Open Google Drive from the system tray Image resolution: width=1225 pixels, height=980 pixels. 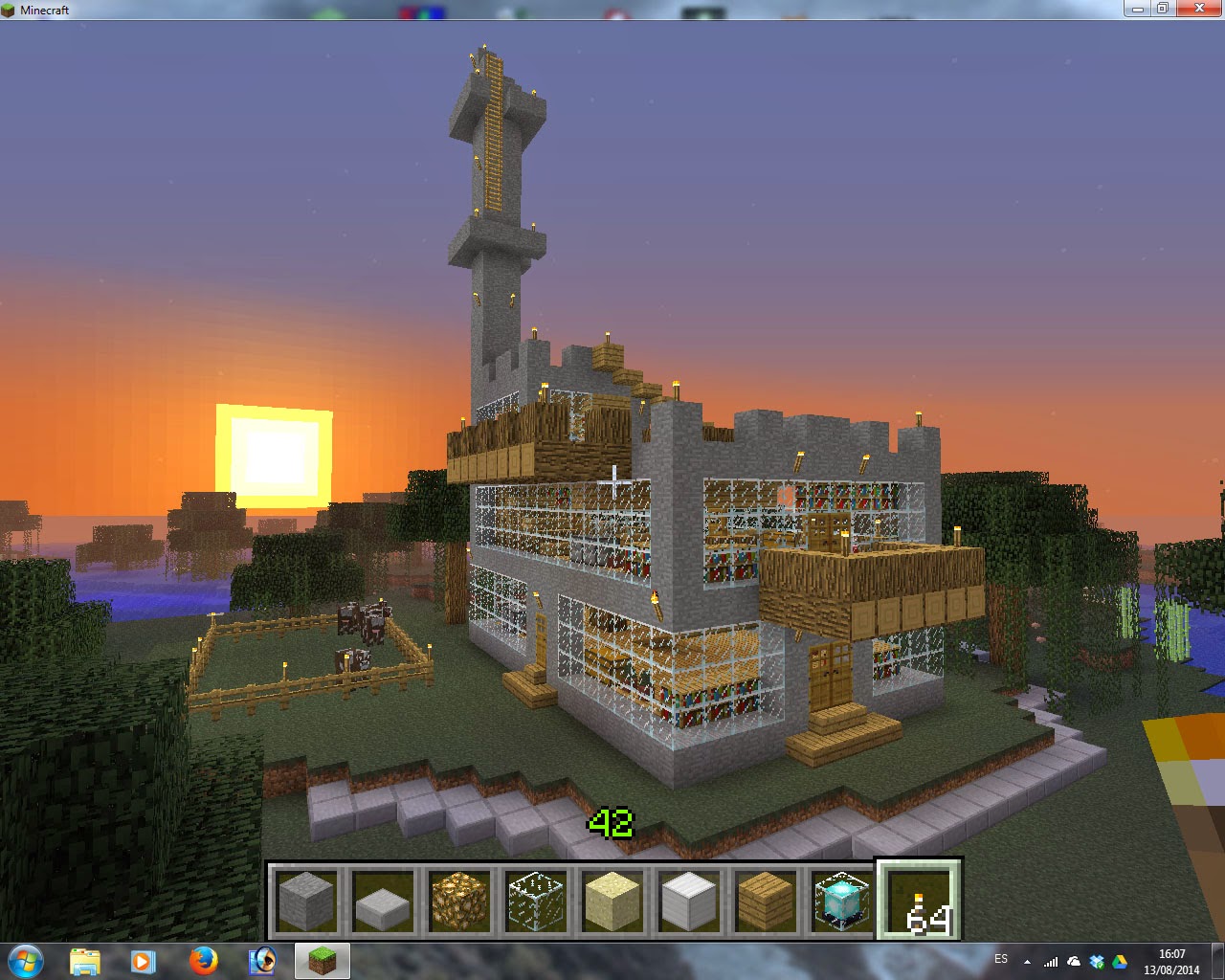[1120, 960]
